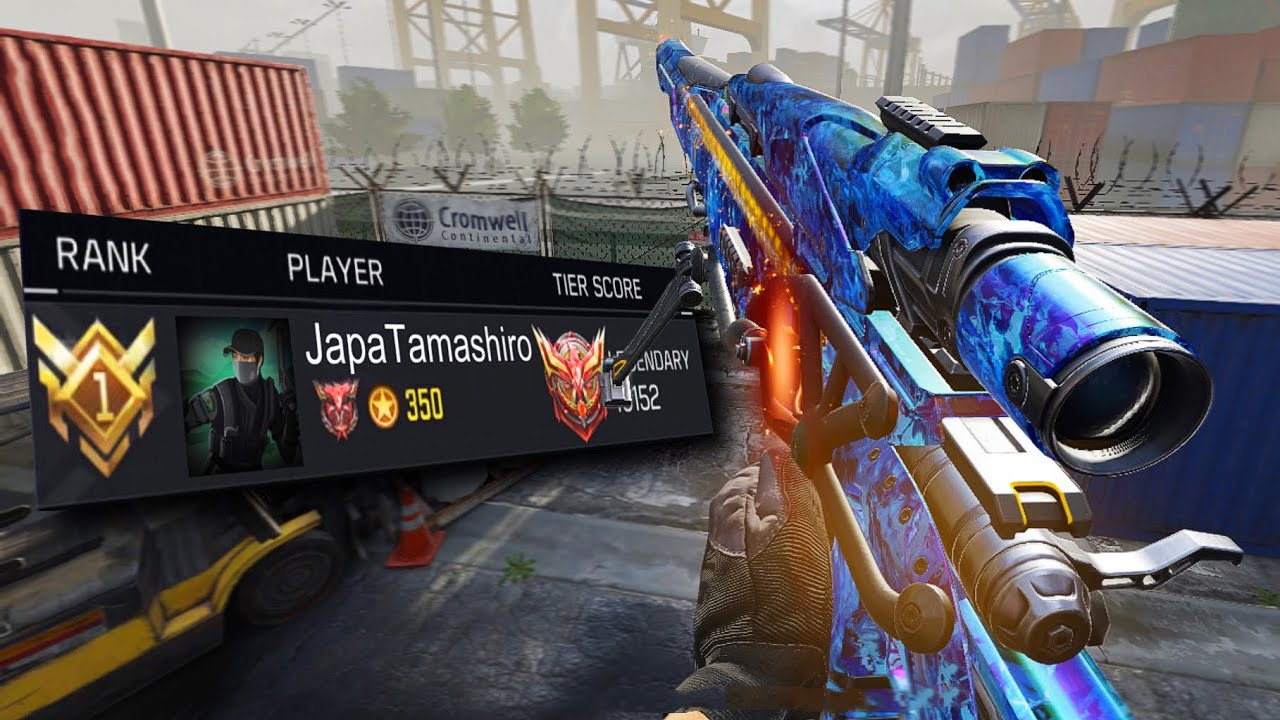Click the small red rank emblem under the name

click(x=336, y=408)
